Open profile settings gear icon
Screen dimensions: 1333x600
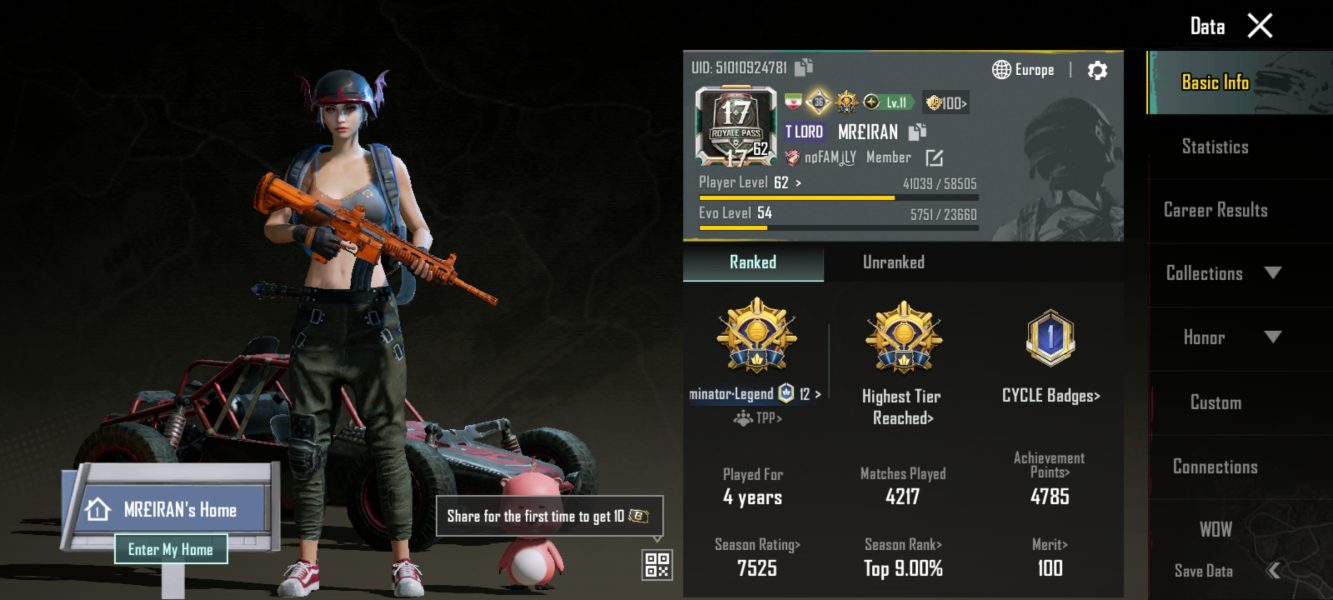pyautogui.click(x=1097, y=70)
